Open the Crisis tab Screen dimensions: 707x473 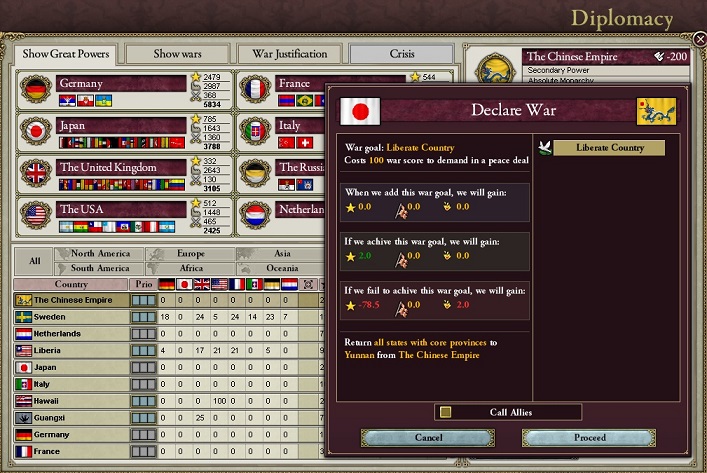[401, 53]
